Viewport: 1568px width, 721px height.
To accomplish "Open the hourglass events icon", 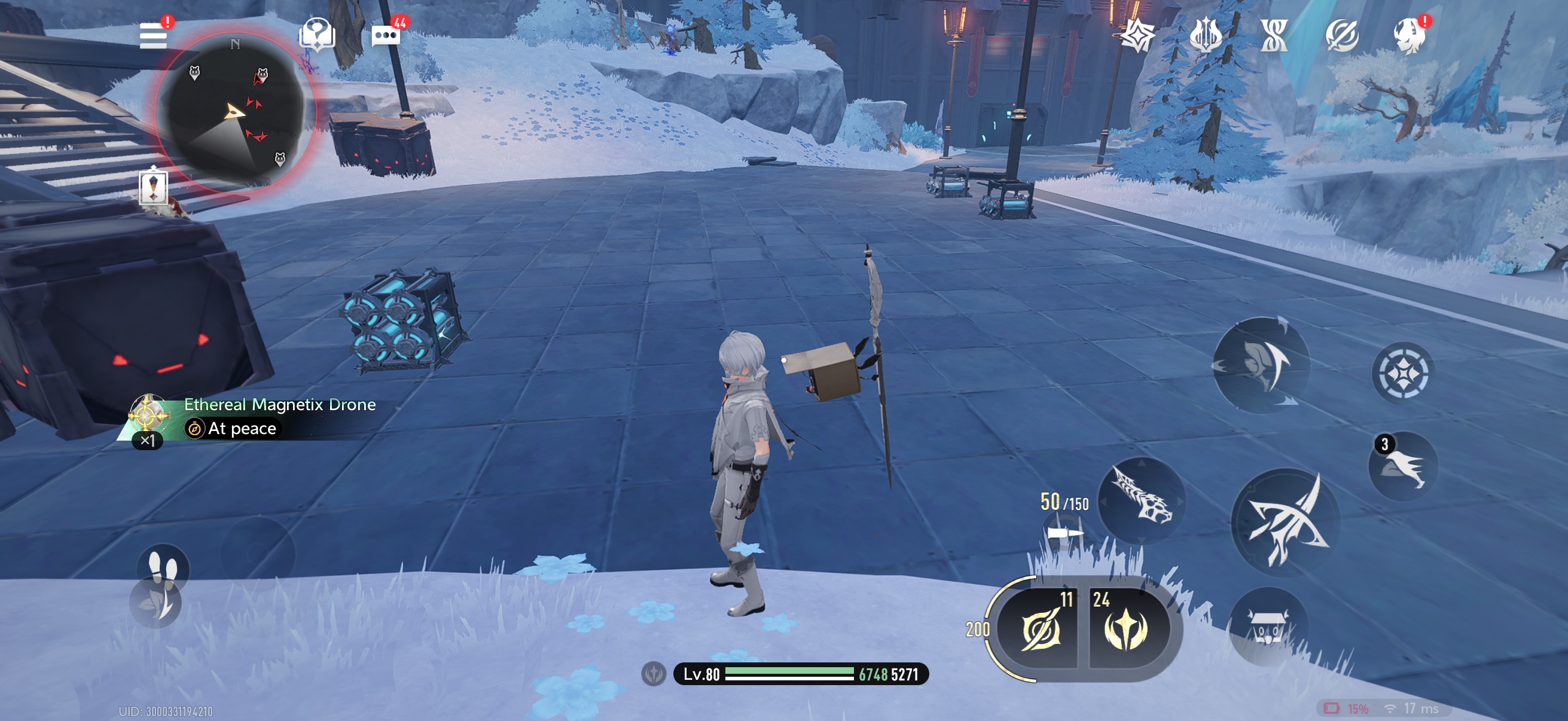I will 1273,35.
